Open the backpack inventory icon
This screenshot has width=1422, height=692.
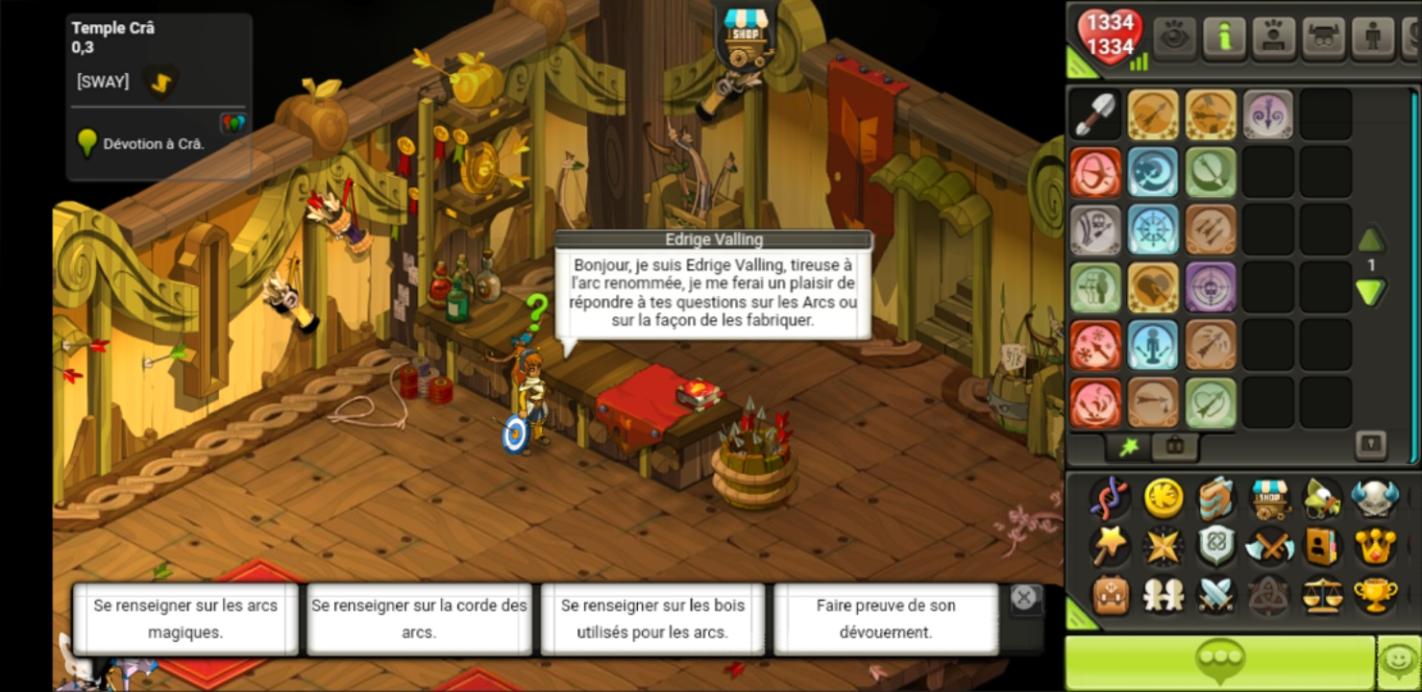point(1110,595)
